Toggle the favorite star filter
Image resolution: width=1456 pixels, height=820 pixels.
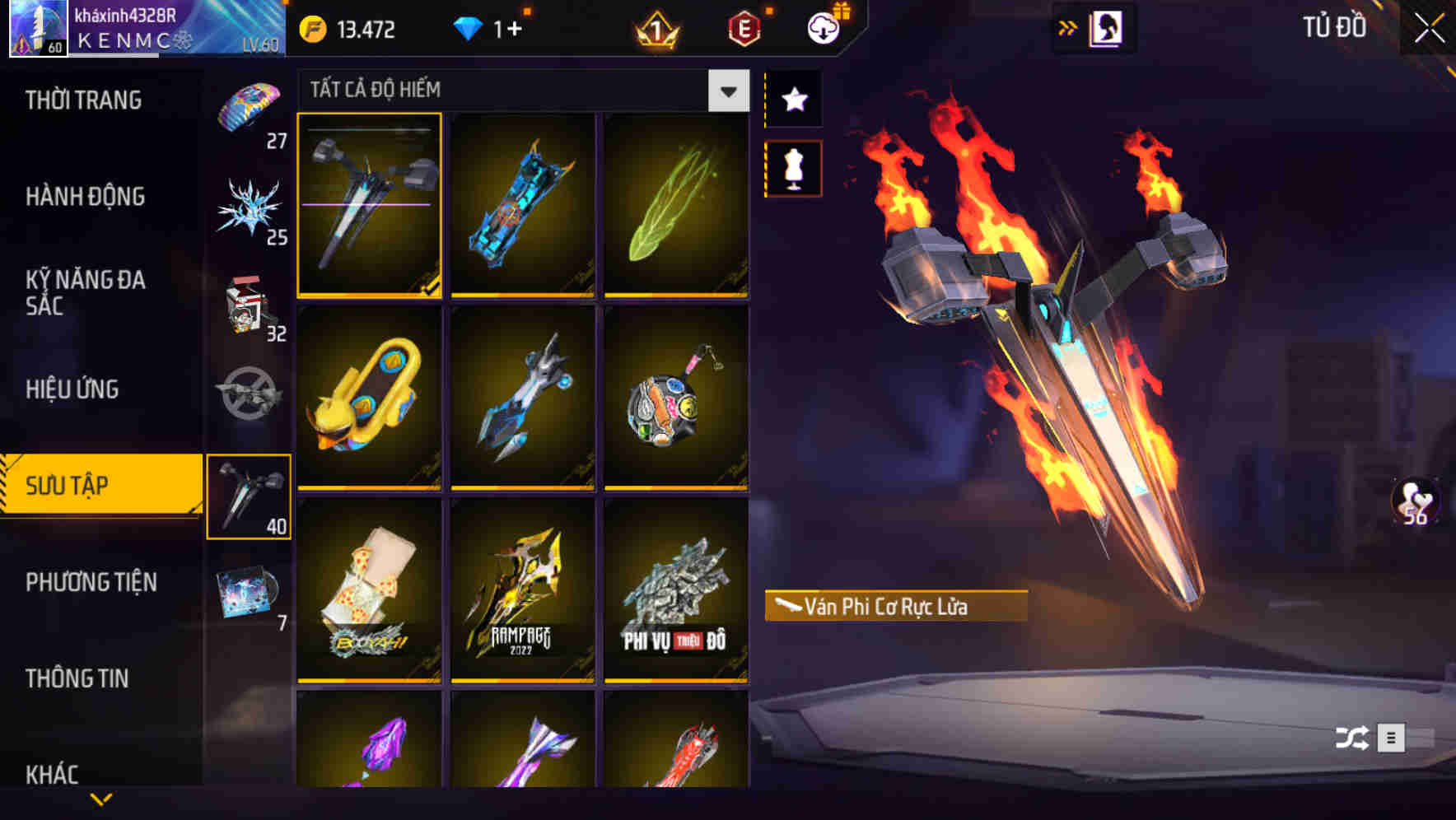793,100
